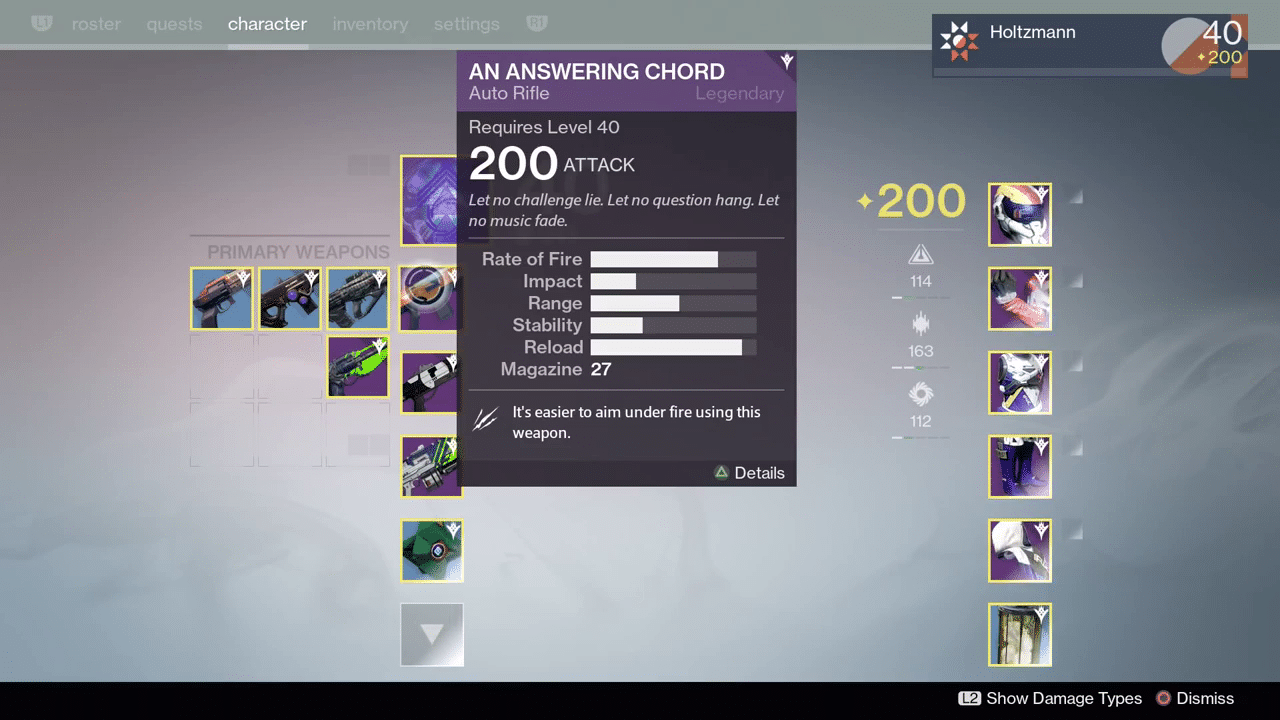Select the red gauntlets armor slot
The width and height of the screenshot is (1280, 720).
pyautogui.click(x=1019, y=298)
